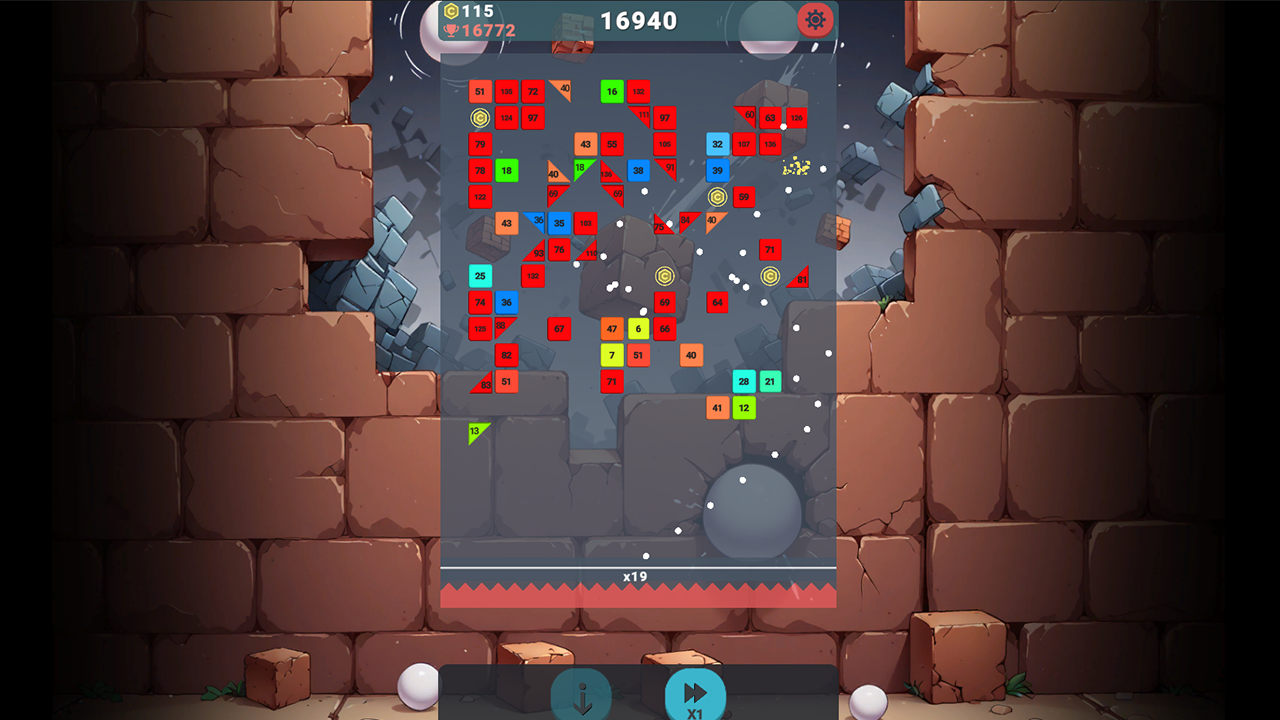
Task: Click the green 12 brick
Action: point(743,407)
